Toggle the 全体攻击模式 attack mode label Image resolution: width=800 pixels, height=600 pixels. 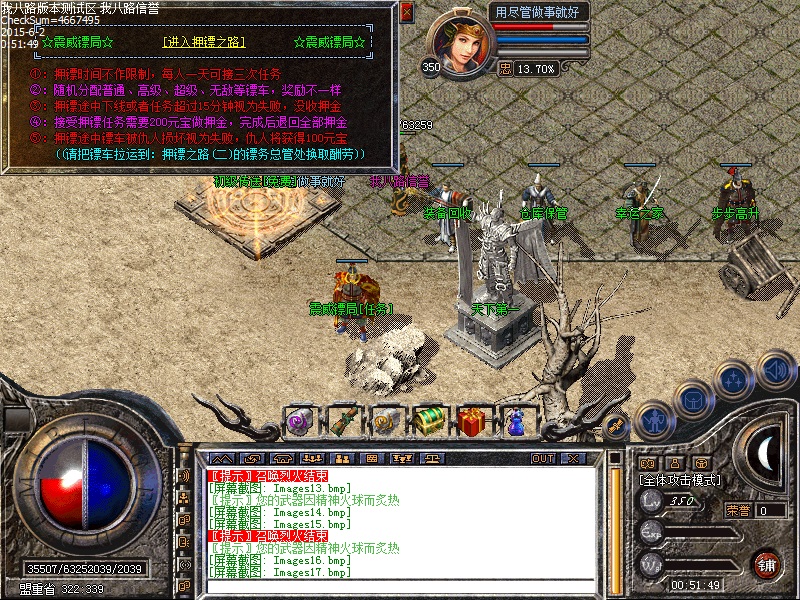(x=680, y=480)
